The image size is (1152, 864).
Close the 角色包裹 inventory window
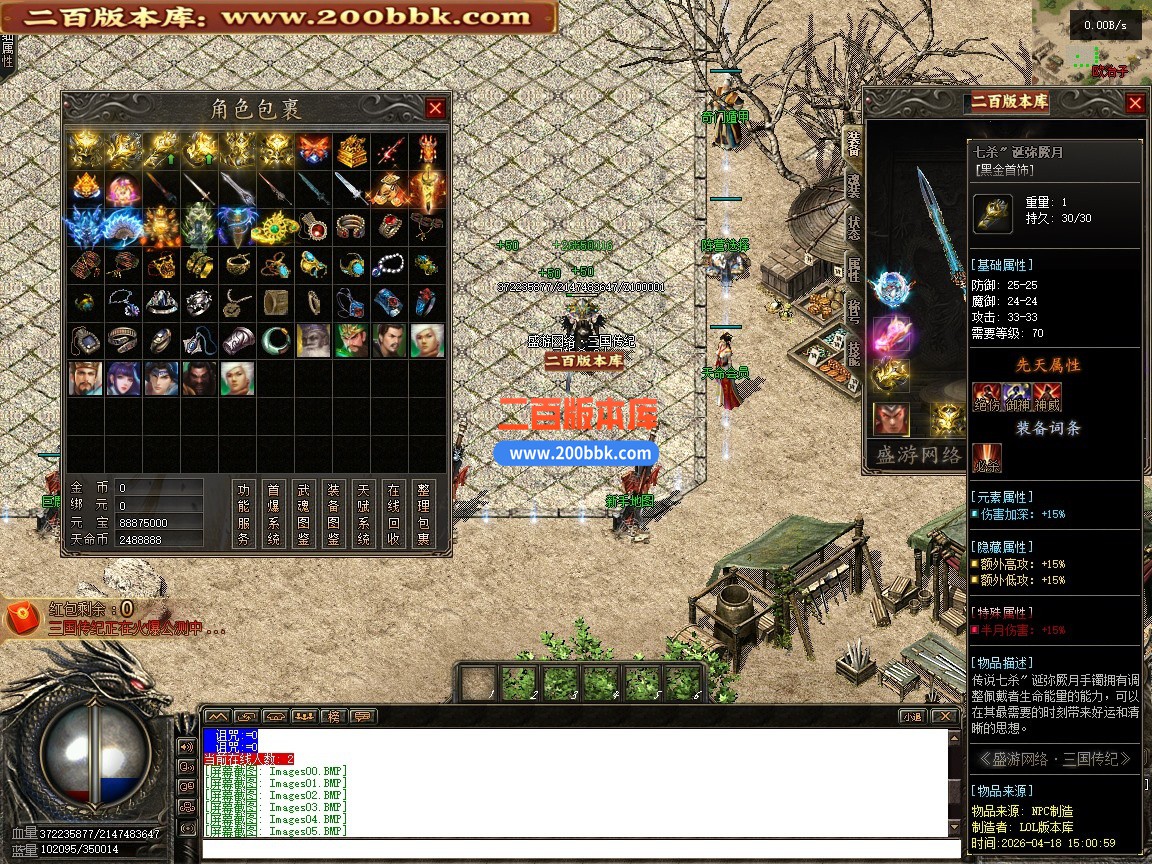(x=435, y=108)
